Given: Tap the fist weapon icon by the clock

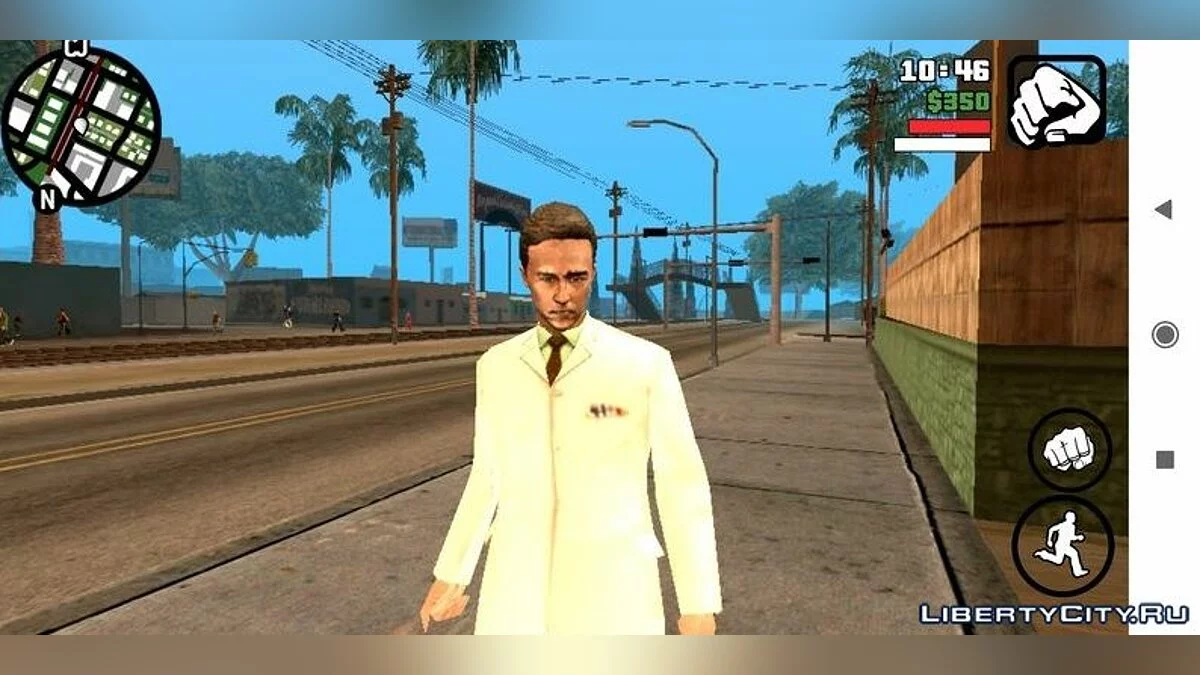Looking at the screenshot, I should 1056,101.
